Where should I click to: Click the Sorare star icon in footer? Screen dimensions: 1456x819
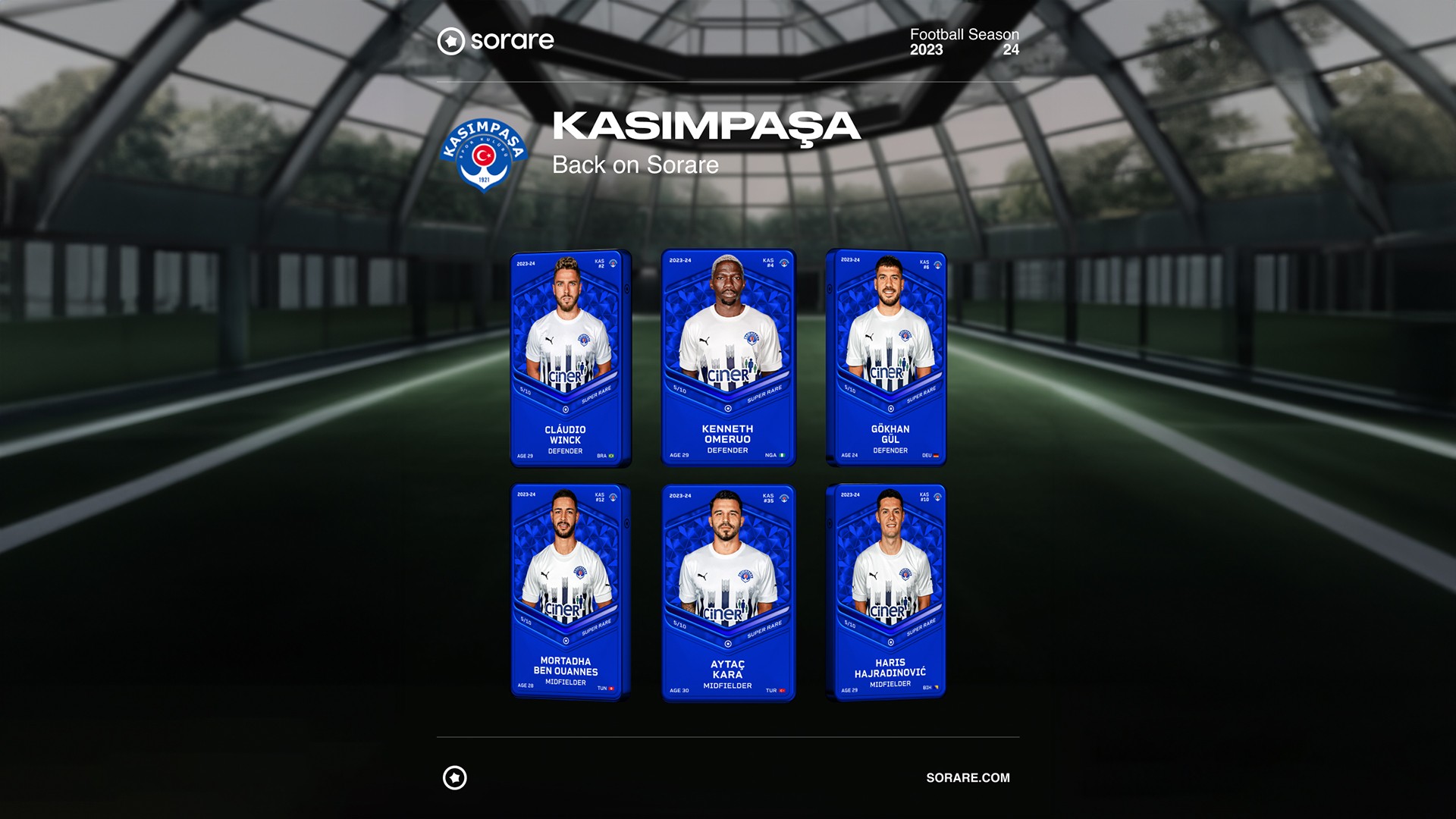click(x=455, y=778)
